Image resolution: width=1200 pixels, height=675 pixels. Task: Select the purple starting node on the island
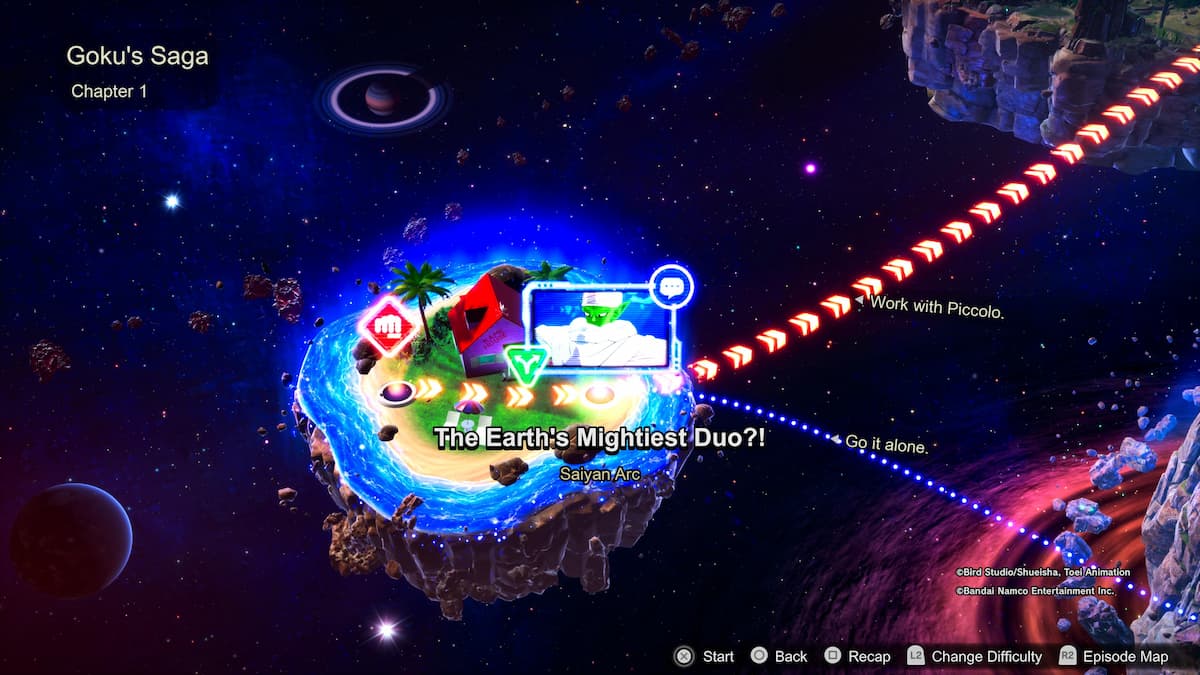pyautogui.click(x=397, y=391)
